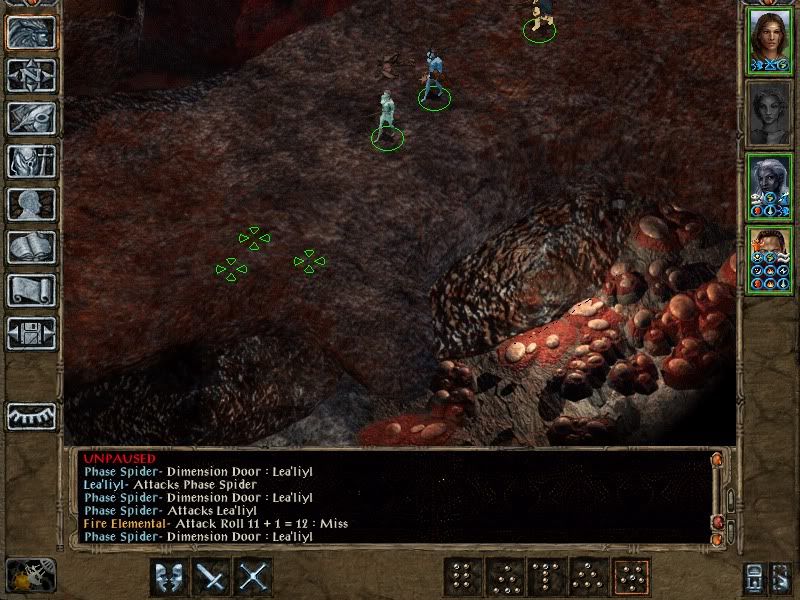This screenshot has width=800, height=600.
Task: Open the area map with compass icon
Action: 31,75
